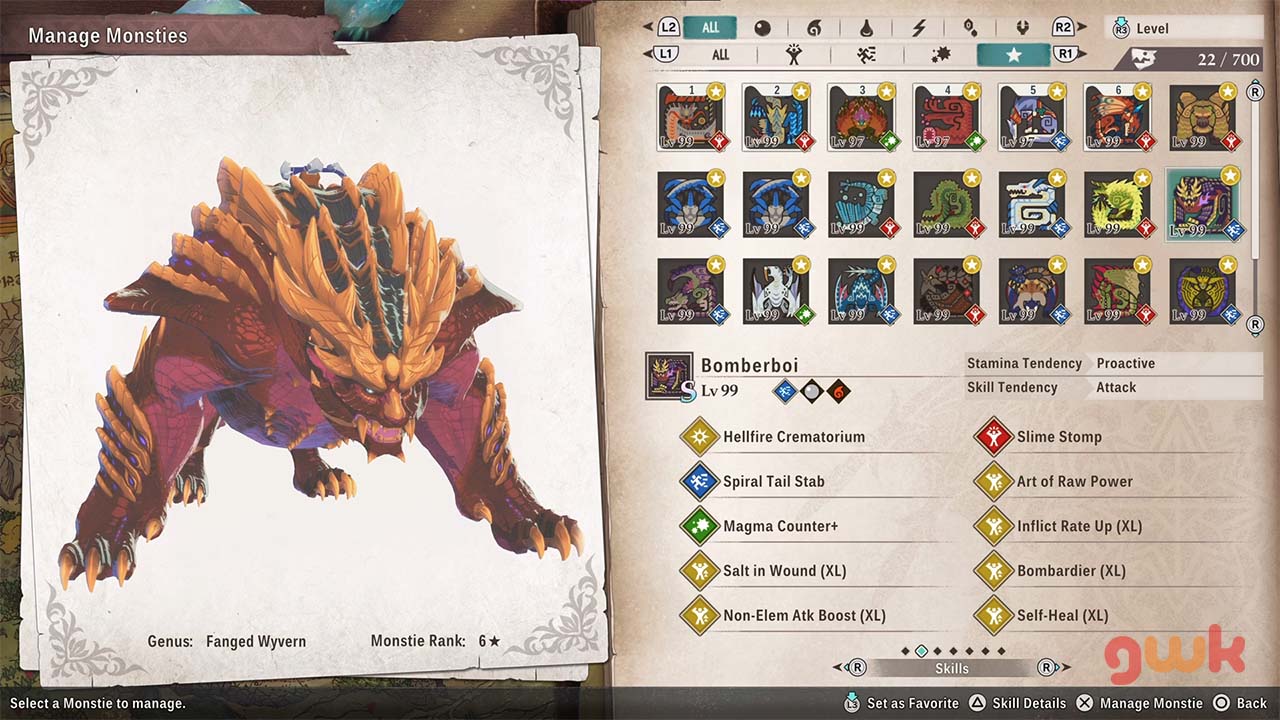Select the party slot 1 monstie
This screenshot has height=720, width=1280.
(691, 117)
